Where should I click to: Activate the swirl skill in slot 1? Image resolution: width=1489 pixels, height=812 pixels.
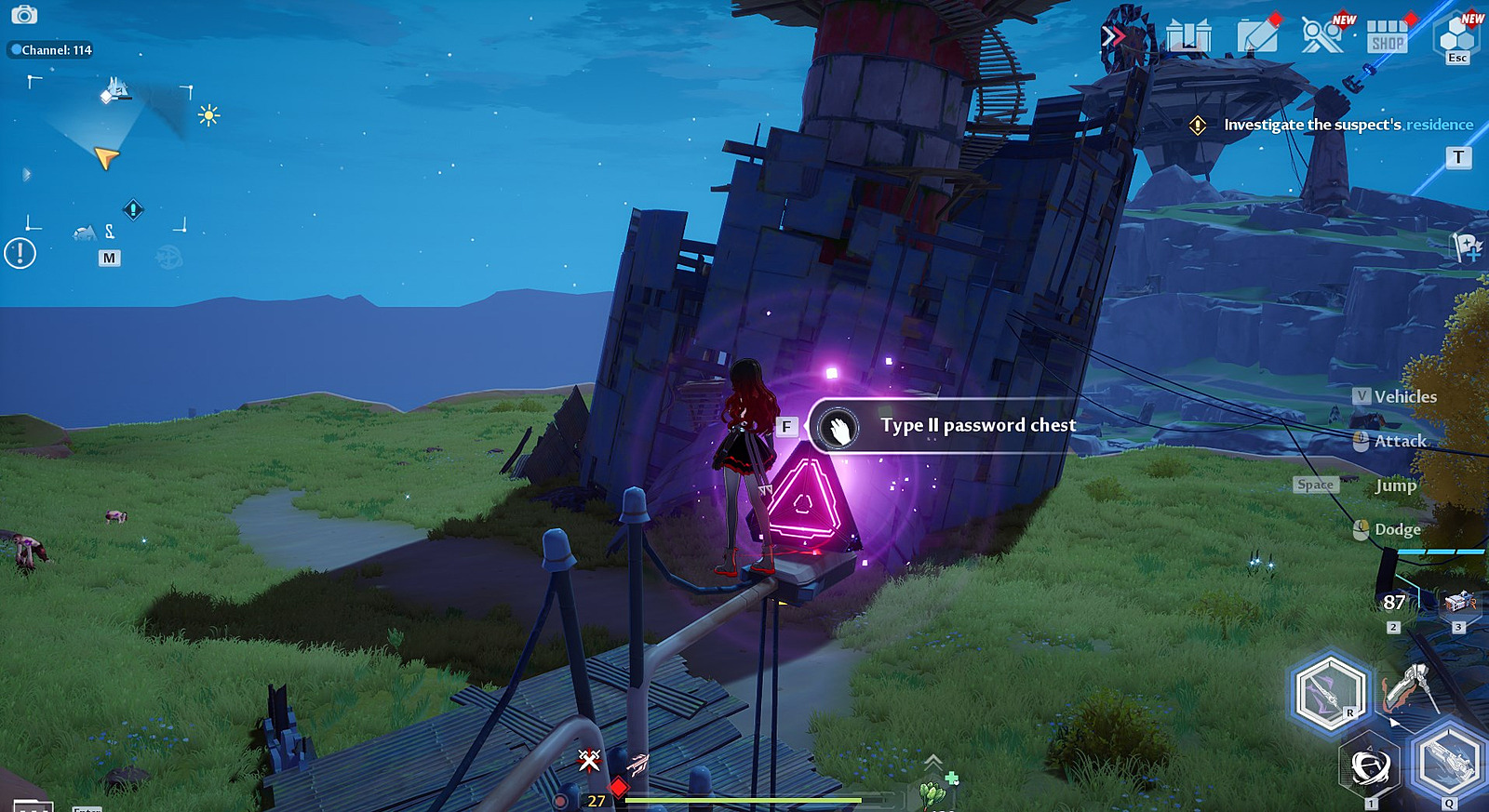point(1370,767)
